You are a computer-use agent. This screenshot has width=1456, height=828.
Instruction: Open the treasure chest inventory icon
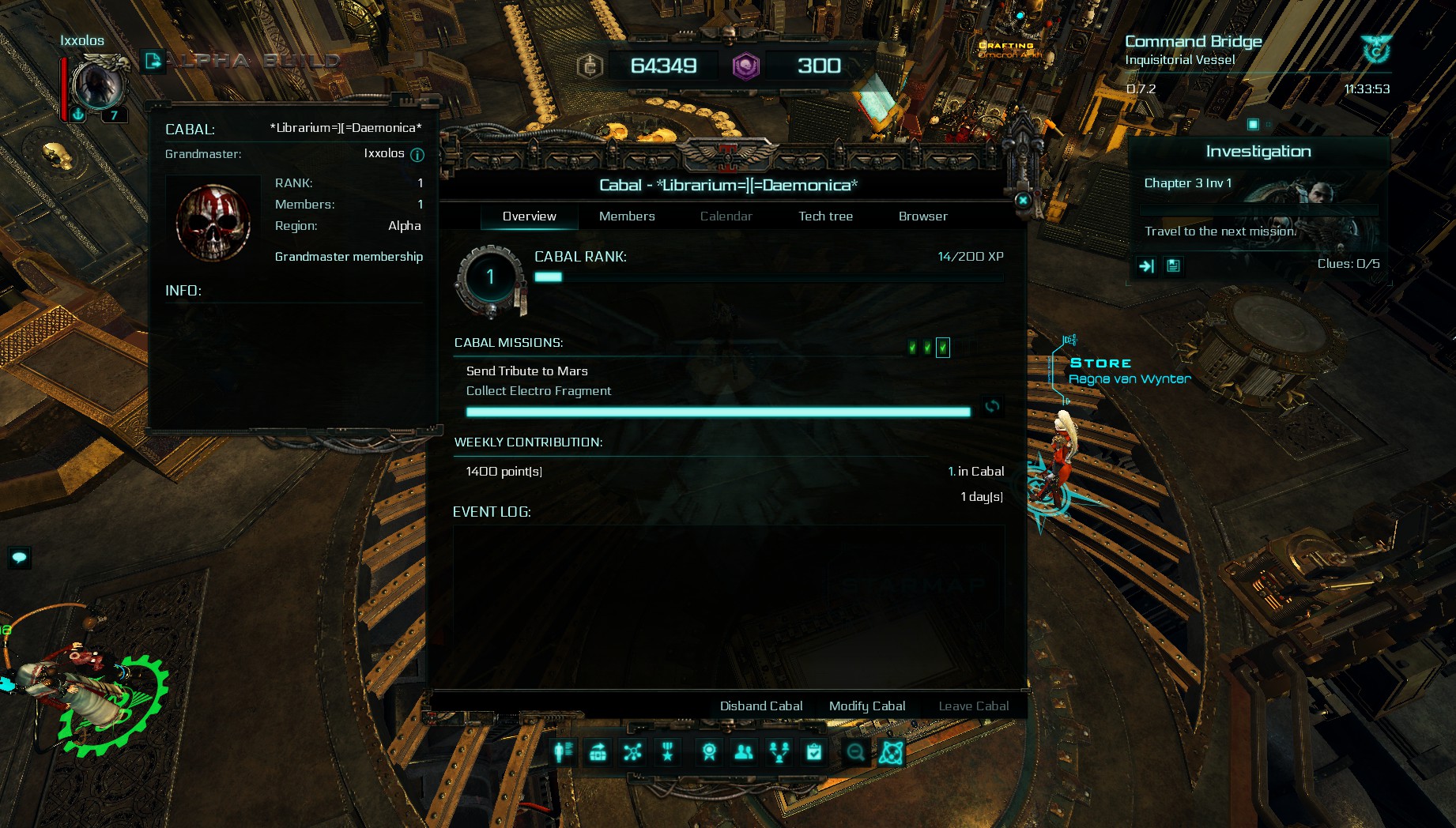598,752
